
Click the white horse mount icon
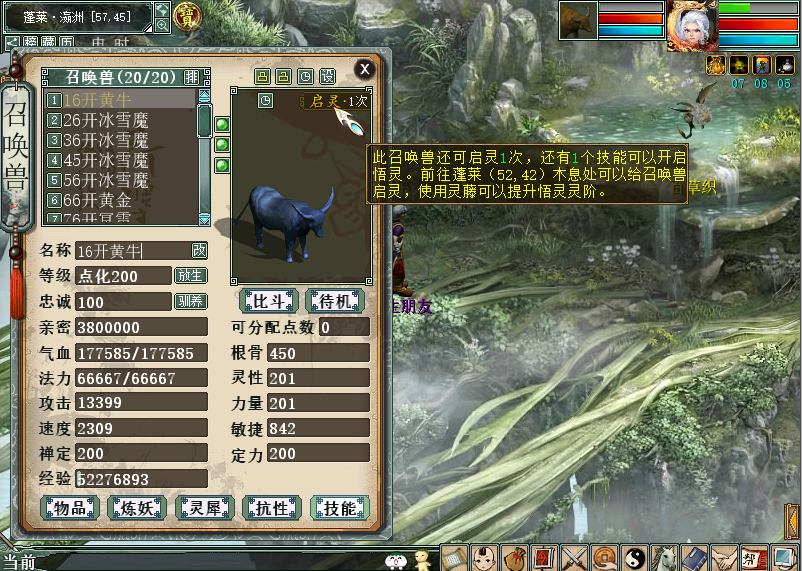(664, 557)
